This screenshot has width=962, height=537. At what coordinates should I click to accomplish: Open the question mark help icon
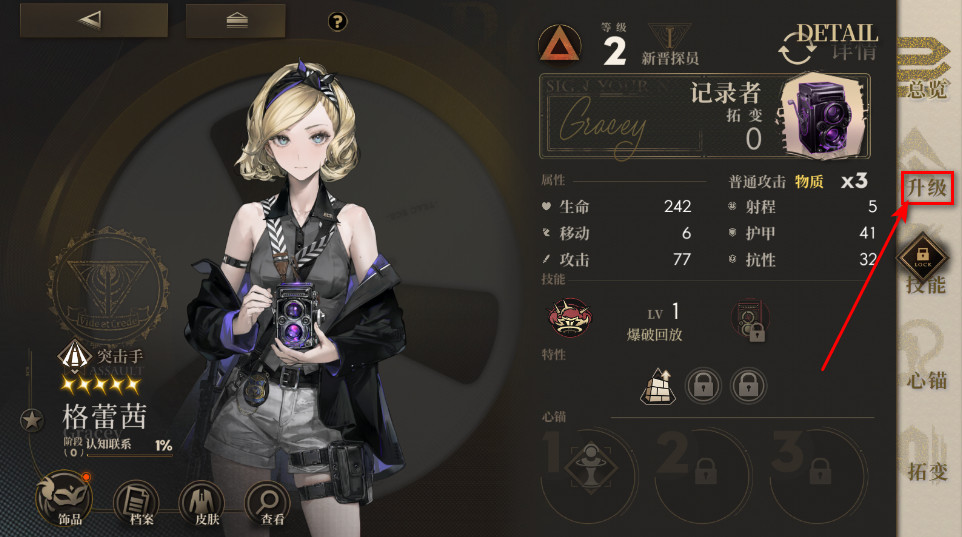pos(337,21)
